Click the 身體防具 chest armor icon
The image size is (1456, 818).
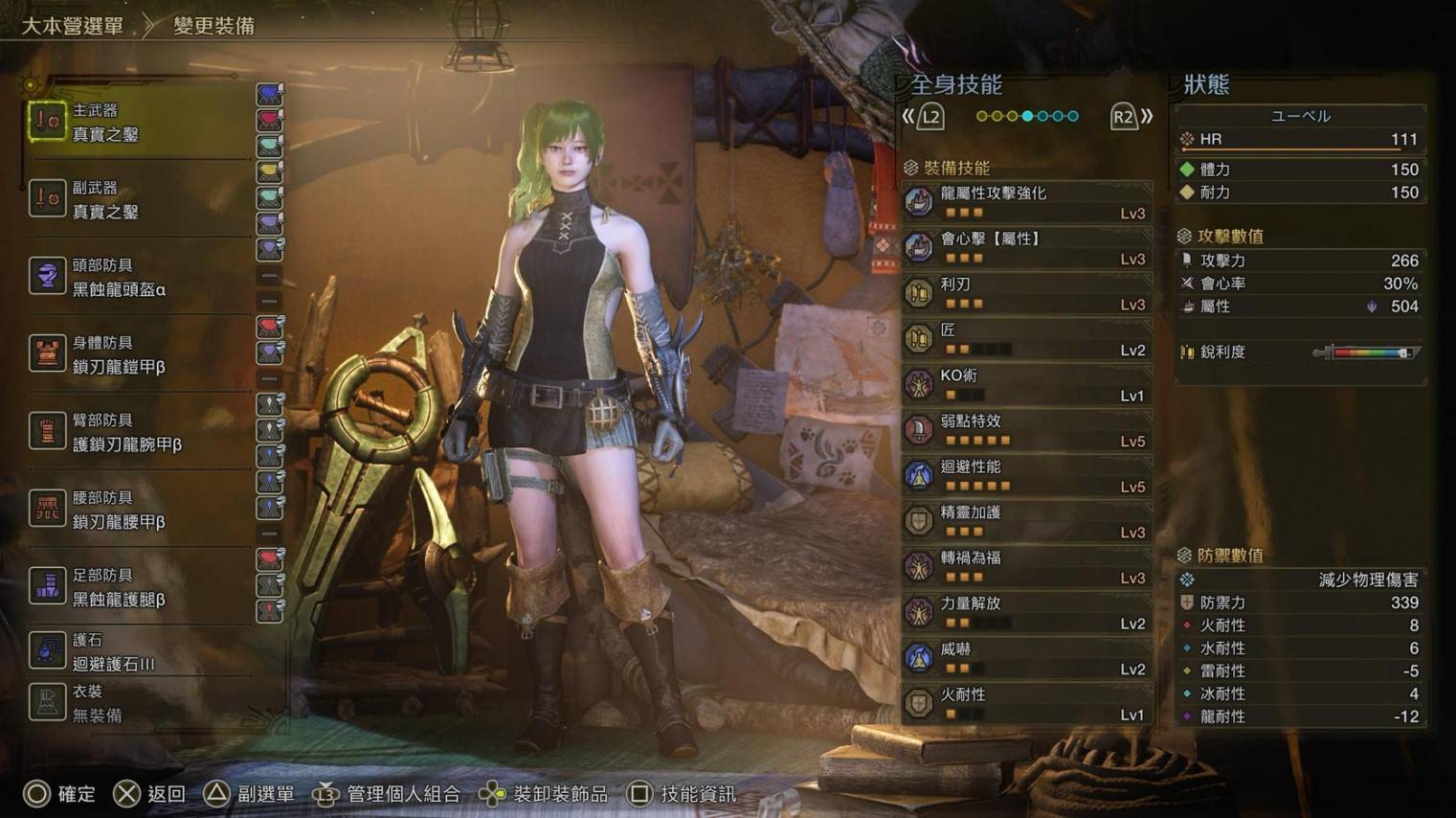[48, 352]
